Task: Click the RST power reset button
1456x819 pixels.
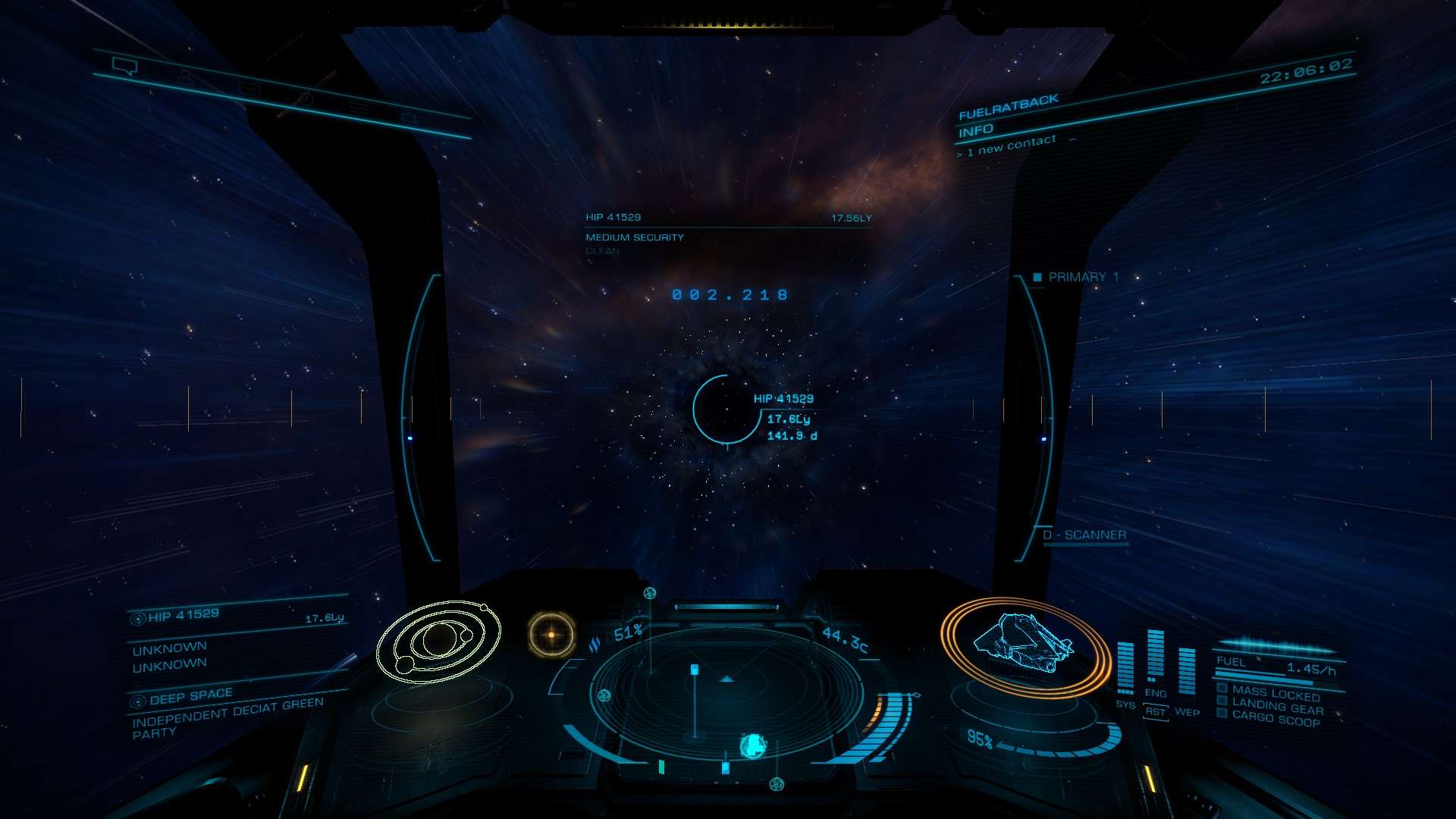Action: point(1155,712)
